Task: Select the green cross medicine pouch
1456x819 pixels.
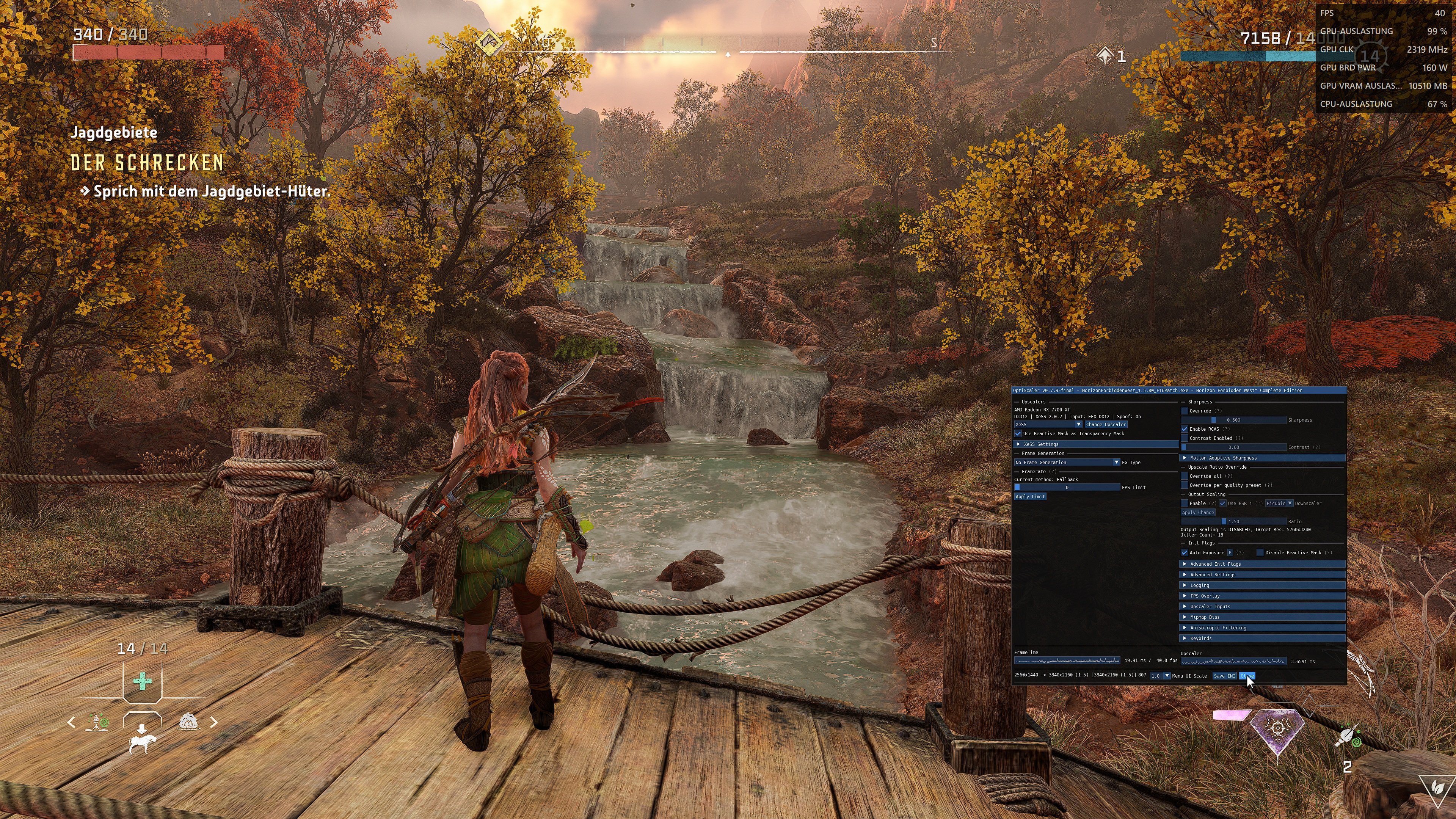Action: [142, 681]
